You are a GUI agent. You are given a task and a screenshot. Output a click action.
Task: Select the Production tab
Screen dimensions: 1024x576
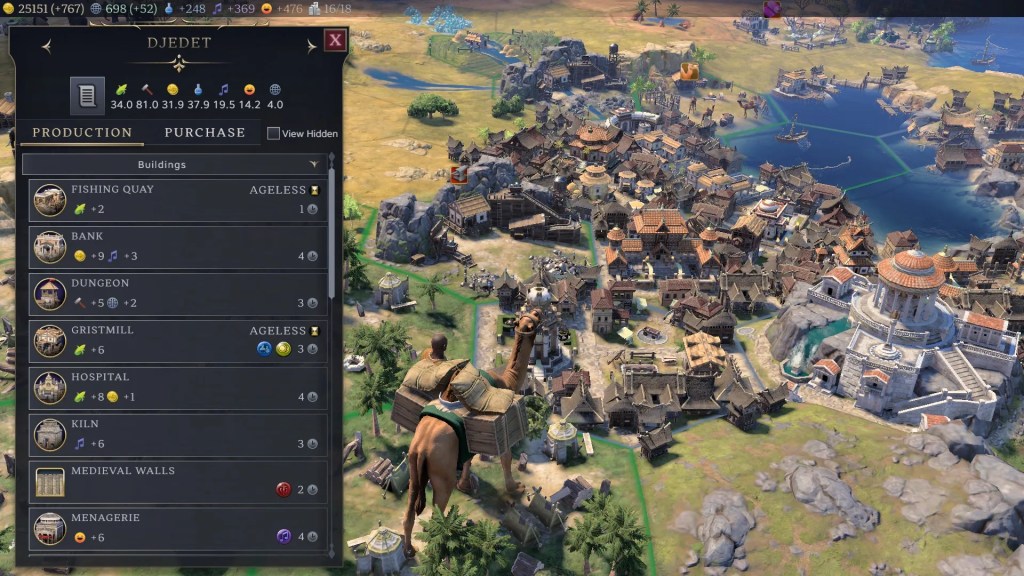tap(82, 132)
